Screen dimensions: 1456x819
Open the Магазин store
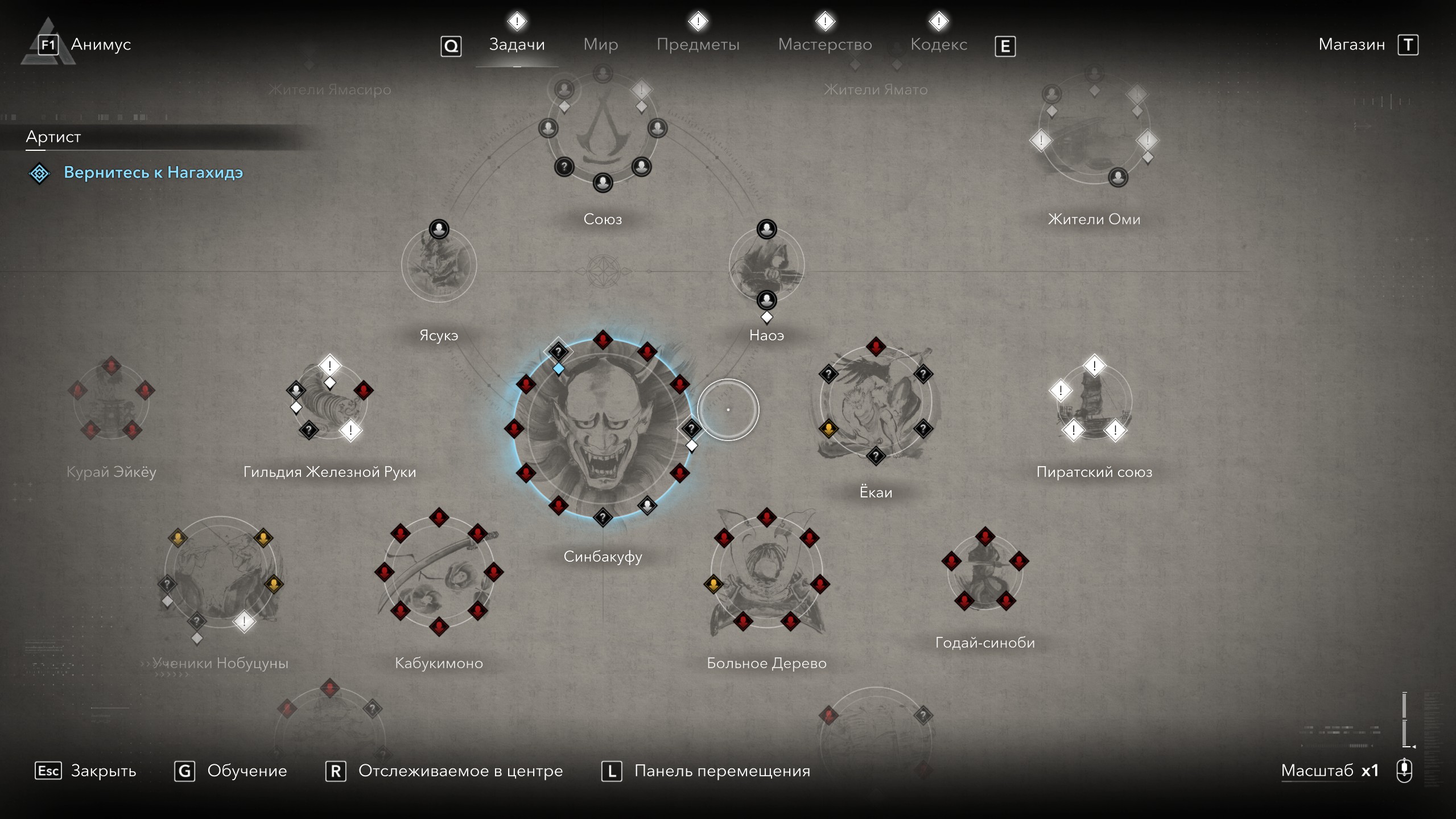click(x=1351, y=44)
